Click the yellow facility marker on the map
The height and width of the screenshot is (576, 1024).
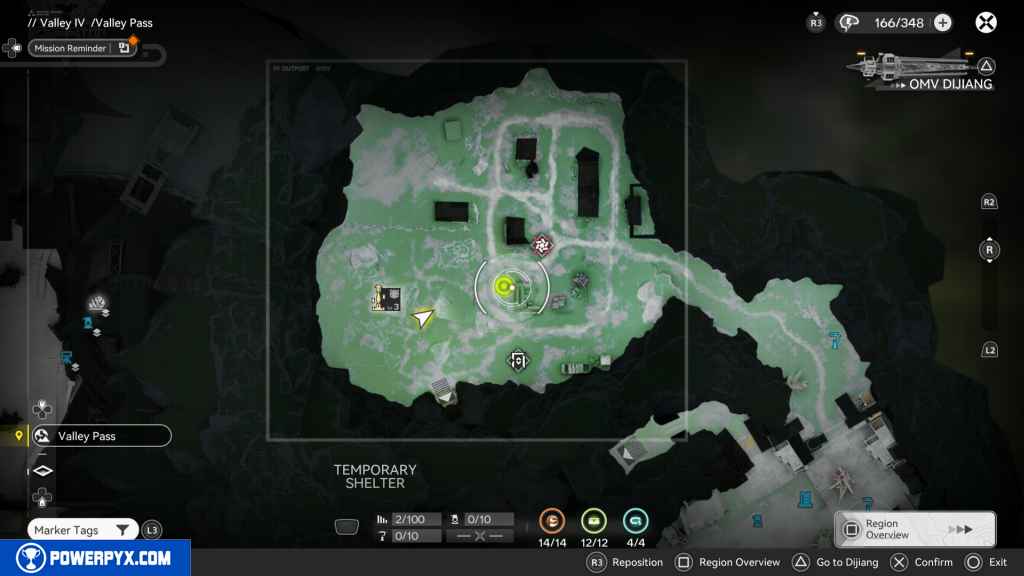(x=387, y=298)
